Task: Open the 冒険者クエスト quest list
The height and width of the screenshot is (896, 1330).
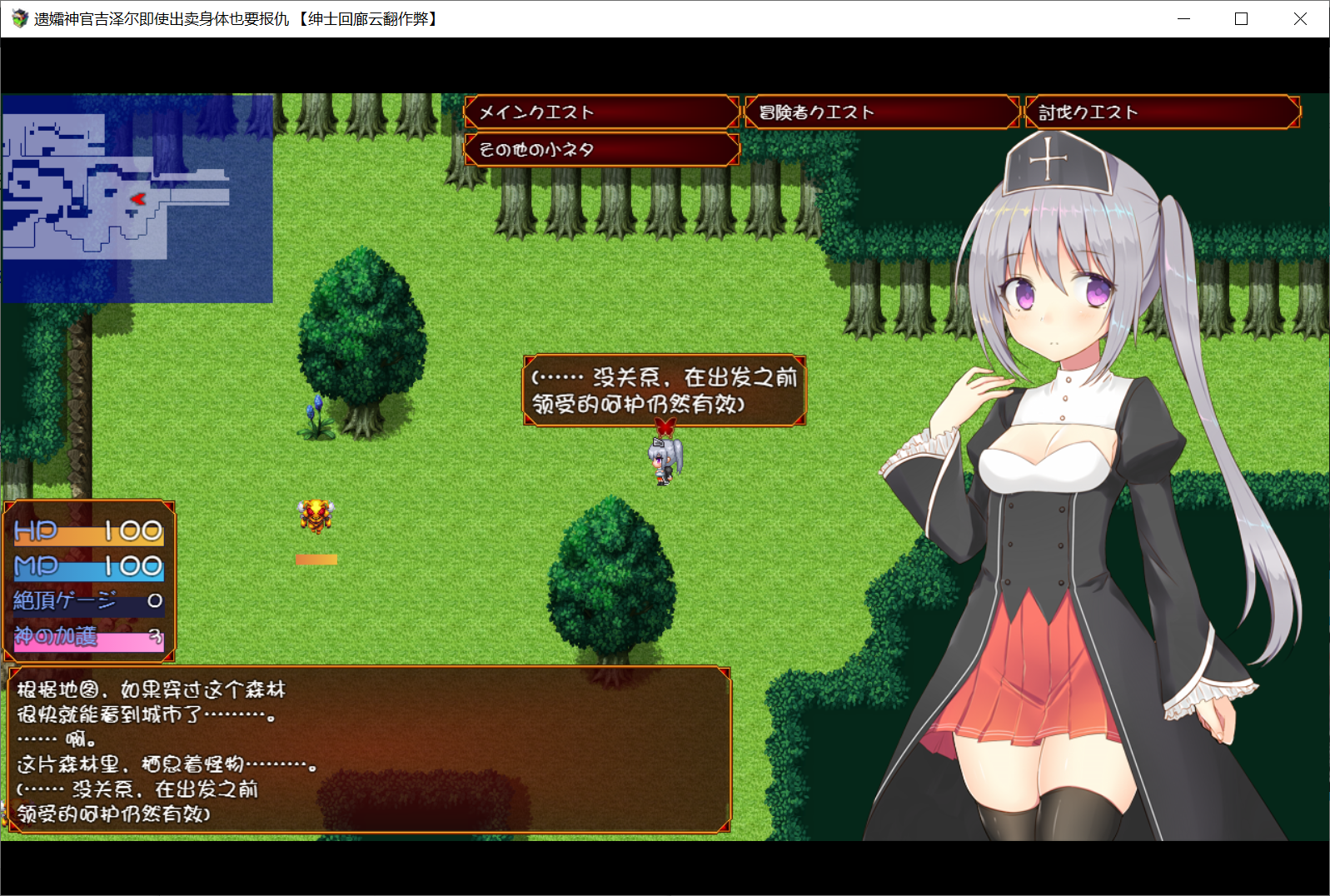Action: coord(880,112)
